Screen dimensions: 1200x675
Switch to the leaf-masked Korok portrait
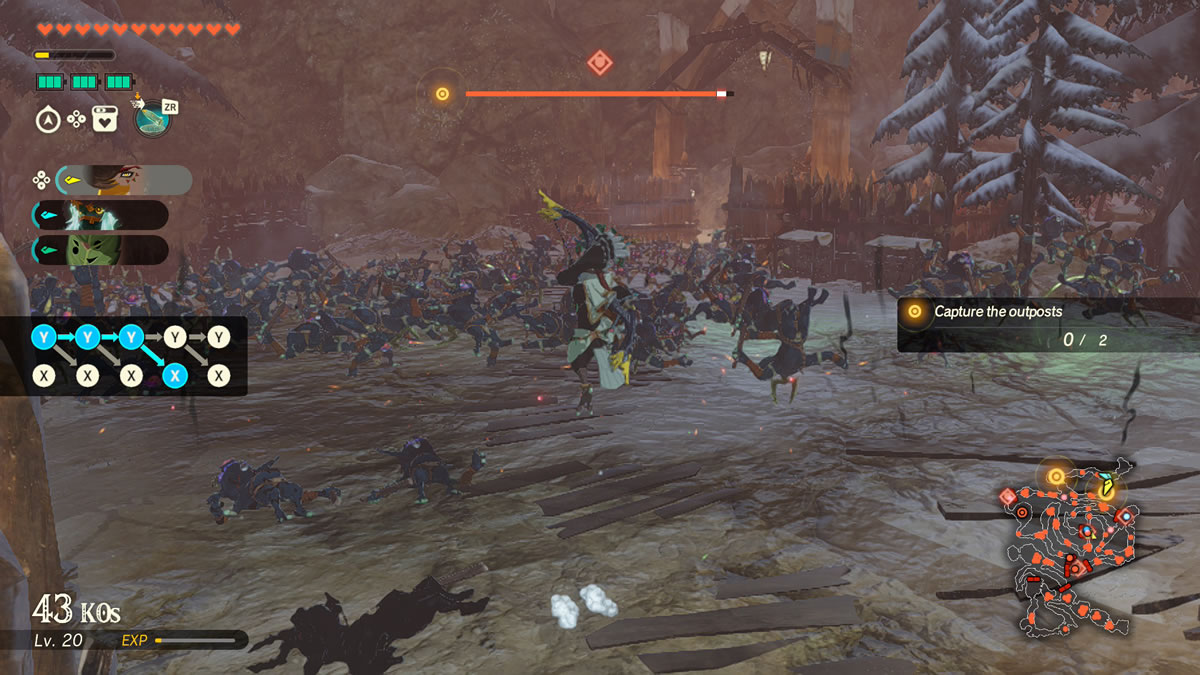point(100,250)
